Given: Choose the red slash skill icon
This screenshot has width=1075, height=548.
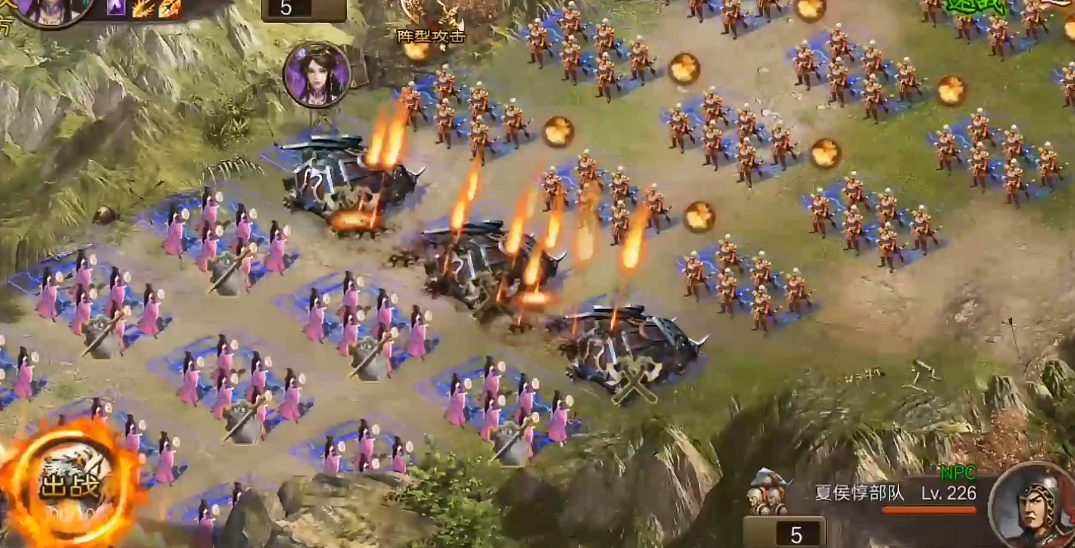Looking at the screenshot, I should pos(169,8).
